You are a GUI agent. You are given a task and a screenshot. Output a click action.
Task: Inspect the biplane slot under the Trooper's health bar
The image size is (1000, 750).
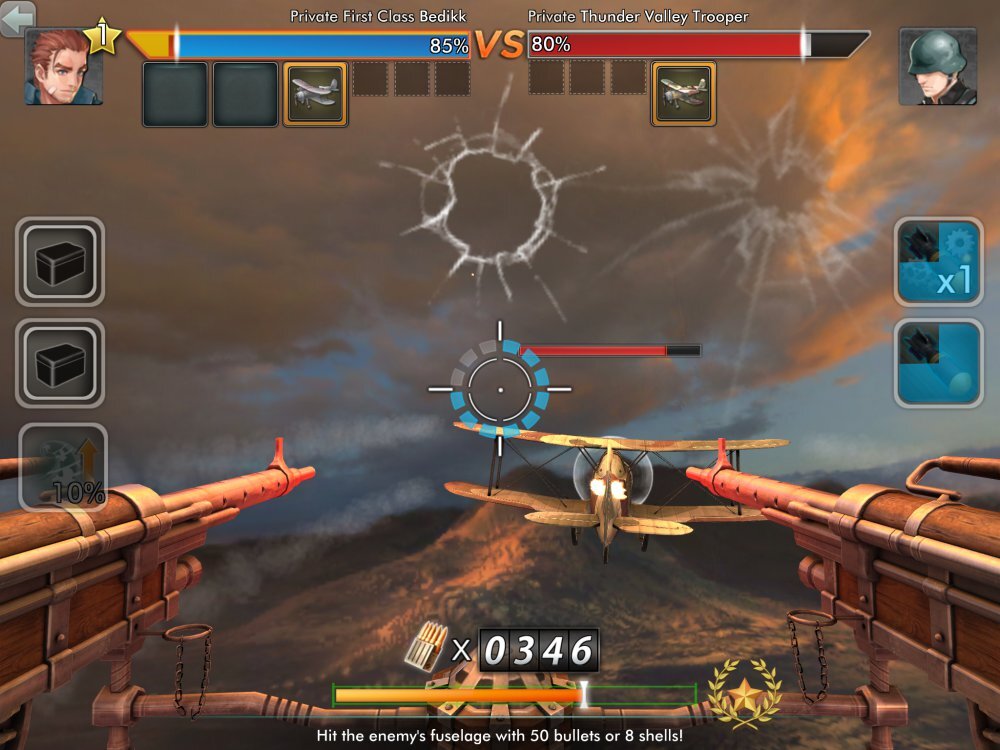click(684, 94)
